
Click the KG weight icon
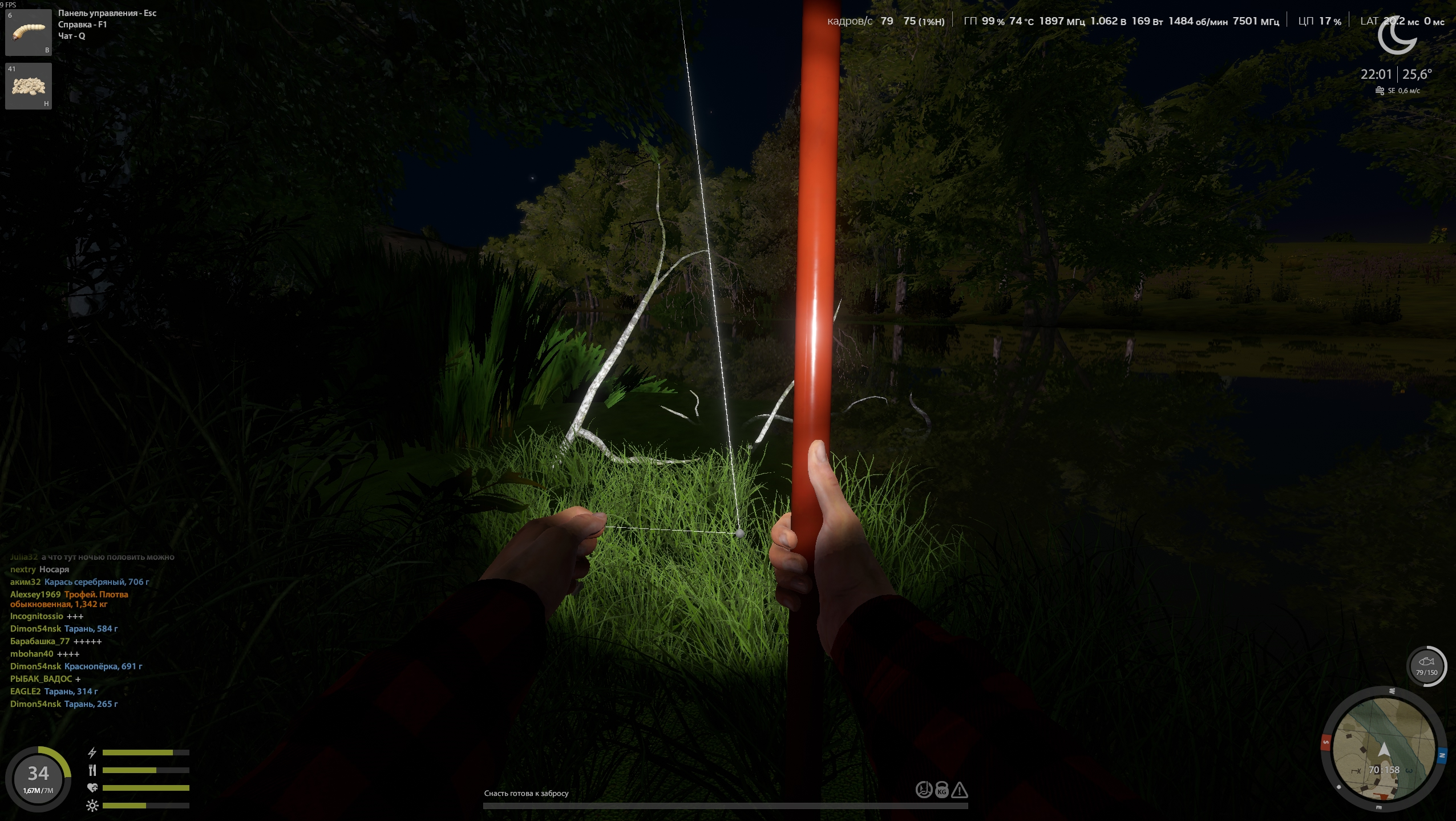942,790
